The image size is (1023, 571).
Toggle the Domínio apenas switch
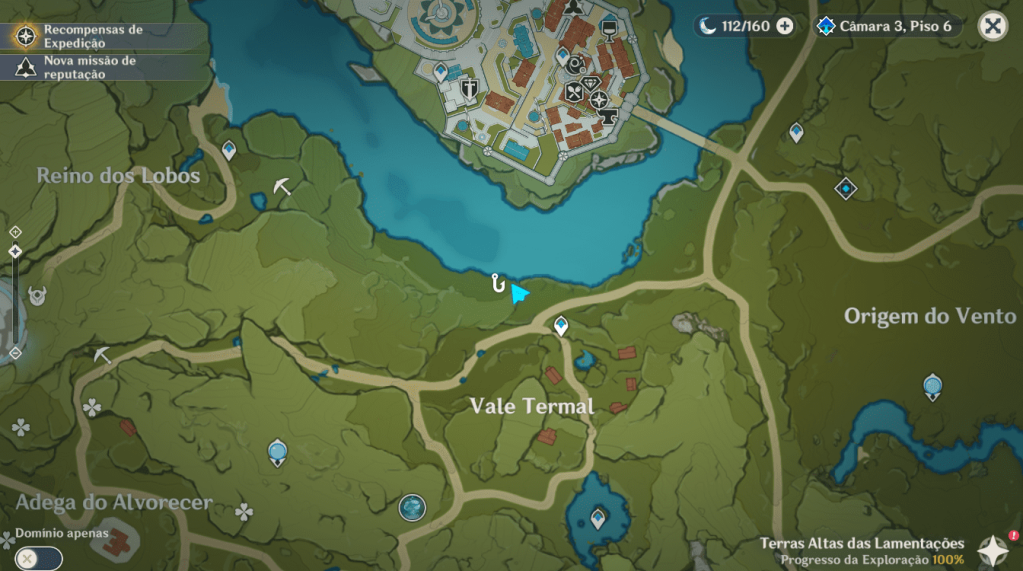coord(38,558)
